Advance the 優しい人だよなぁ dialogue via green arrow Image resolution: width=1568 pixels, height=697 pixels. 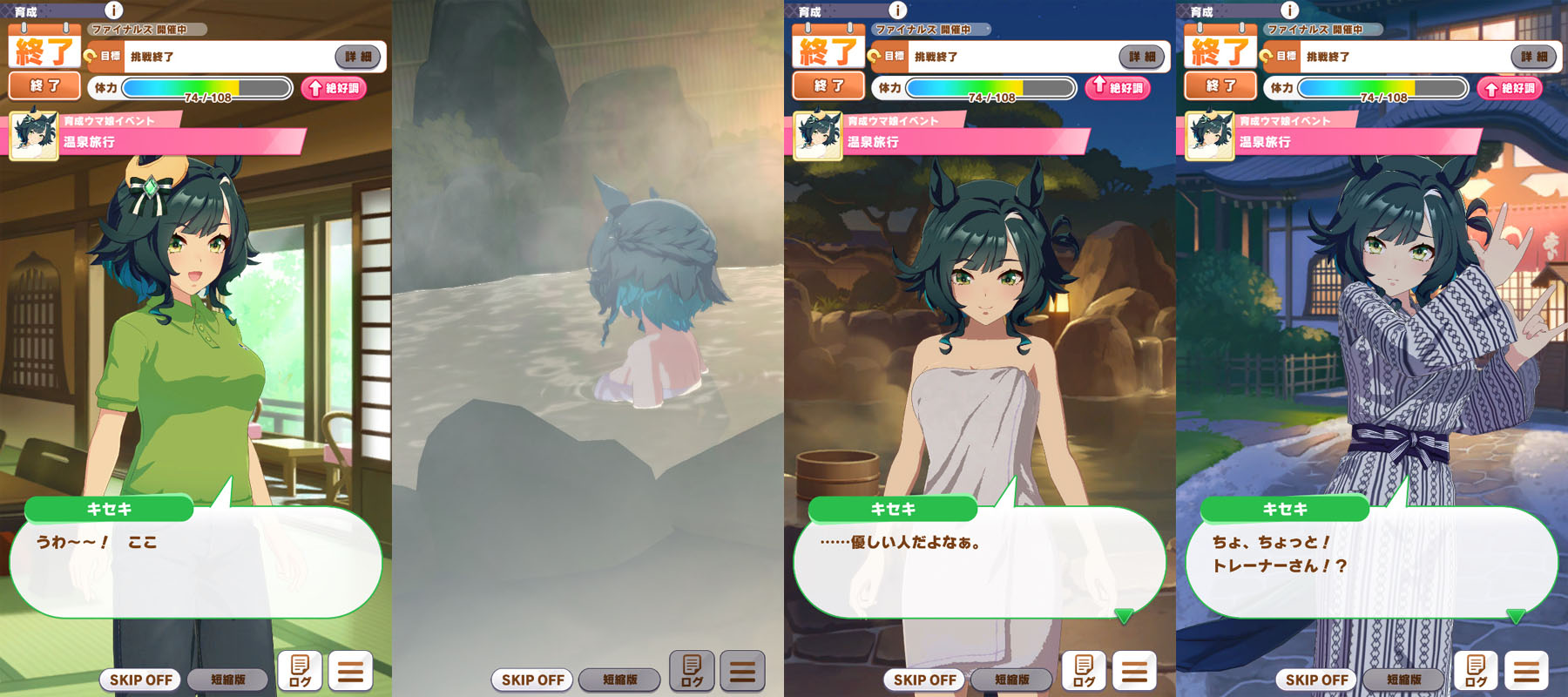[1124, 616]
